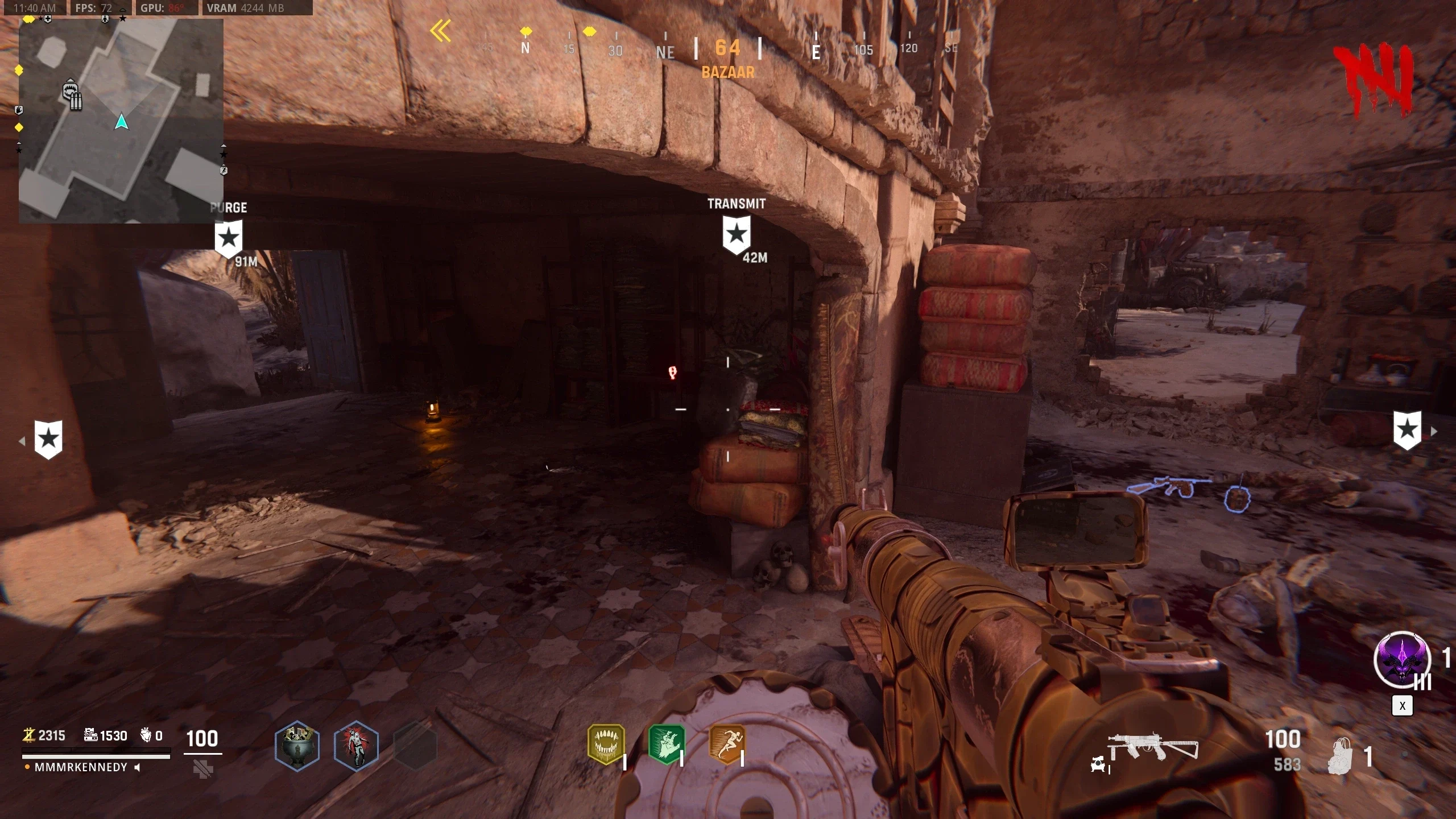
Task: Choose the PURGE objective marker
Action: [229, 238]
